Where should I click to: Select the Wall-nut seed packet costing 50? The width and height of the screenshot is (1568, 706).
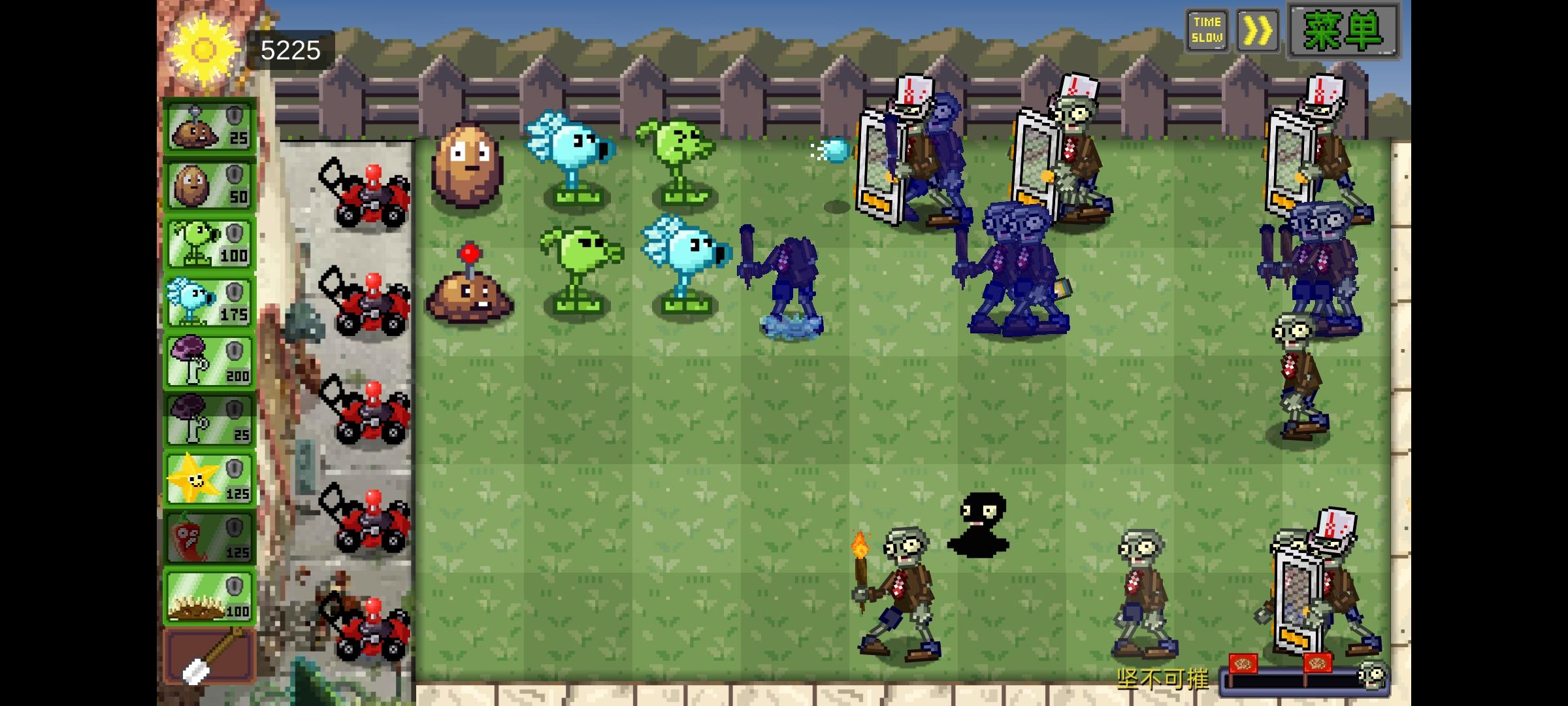tap(208, 185)
